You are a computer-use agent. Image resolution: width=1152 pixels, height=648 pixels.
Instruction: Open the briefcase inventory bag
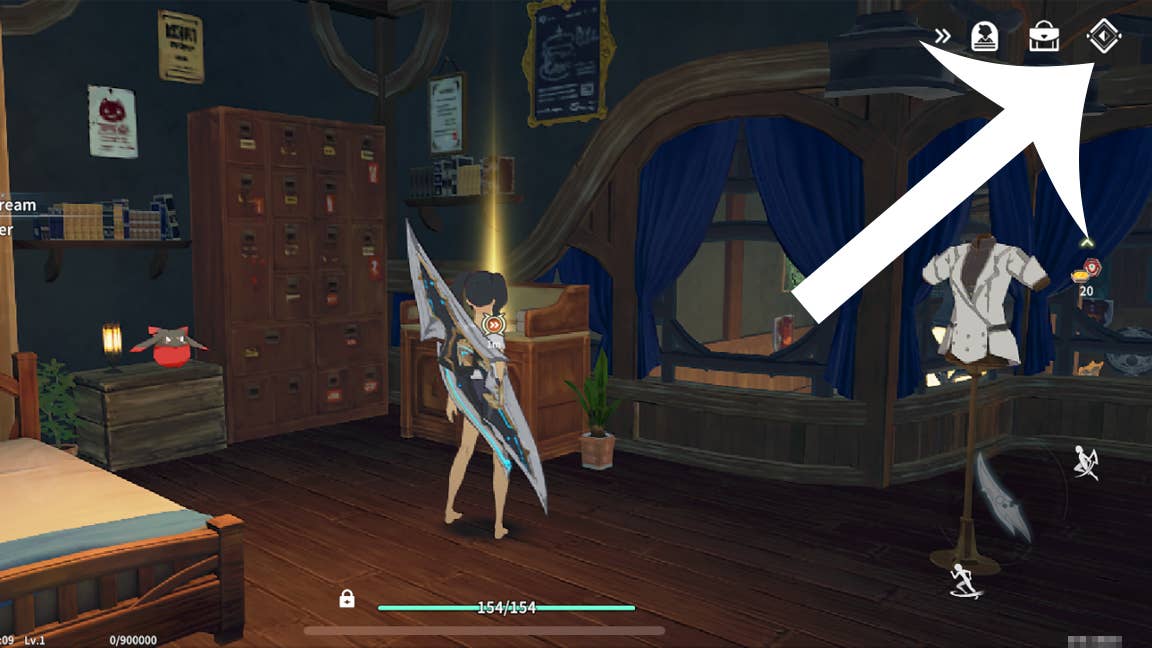click(1044, 37)
